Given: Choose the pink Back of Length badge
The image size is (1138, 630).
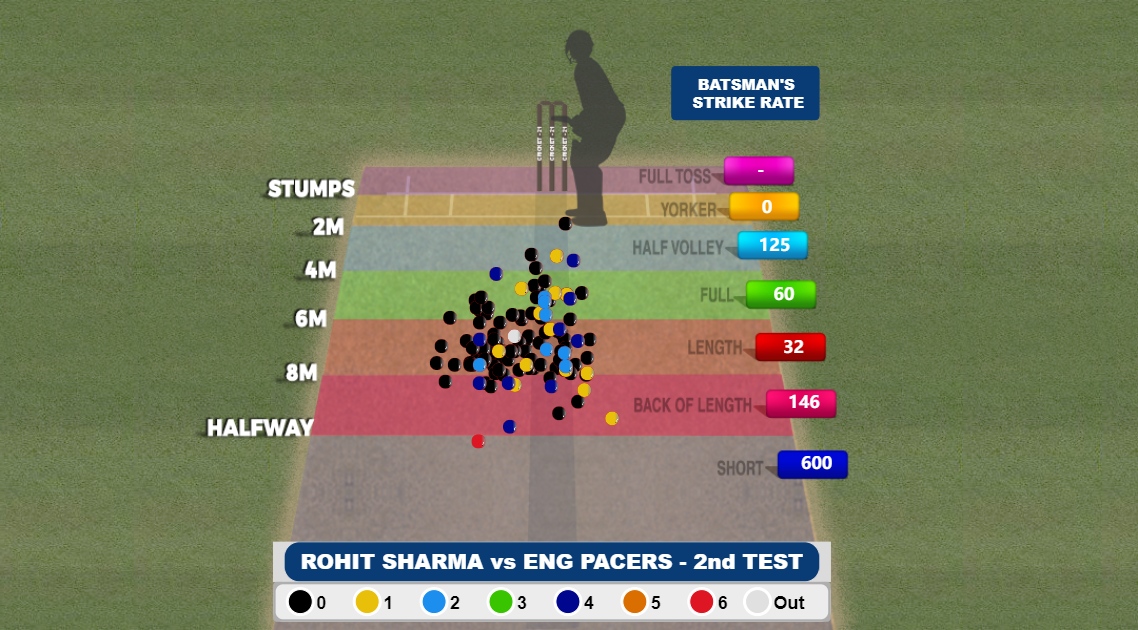Looking at the screenshot, I should (x=802, y=403).
